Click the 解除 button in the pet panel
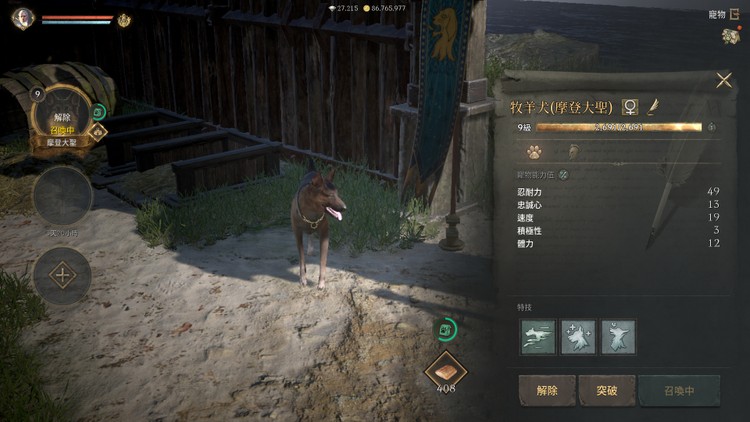The image size is (750, 422). 546,390
